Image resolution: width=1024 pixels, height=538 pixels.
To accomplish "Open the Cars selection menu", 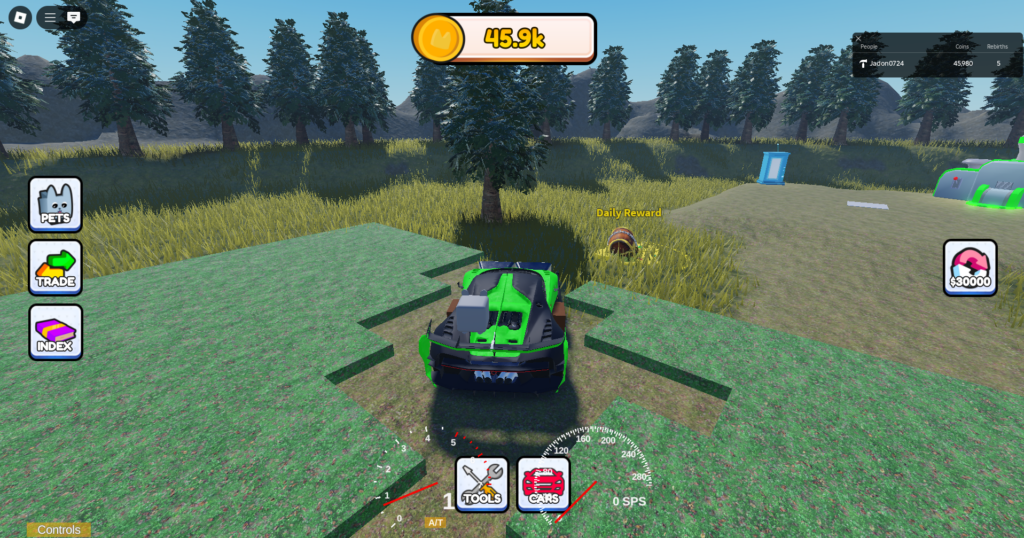I will click(543, 484).
